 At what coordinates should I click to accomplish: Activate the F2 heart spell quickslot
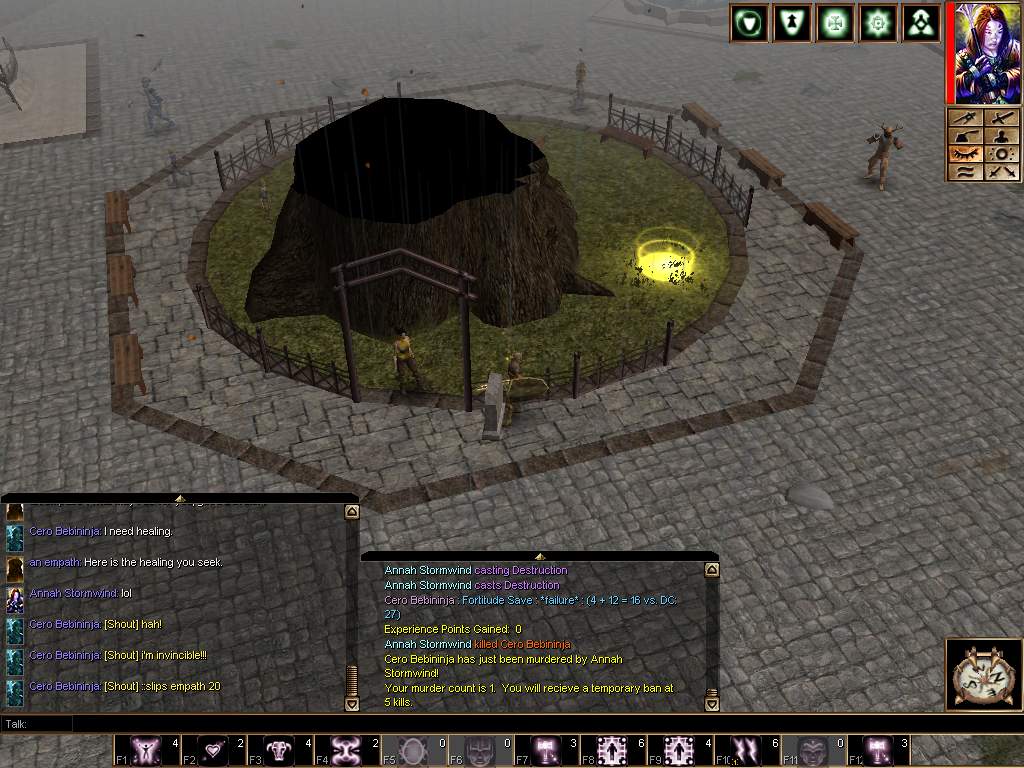[213, 750]
